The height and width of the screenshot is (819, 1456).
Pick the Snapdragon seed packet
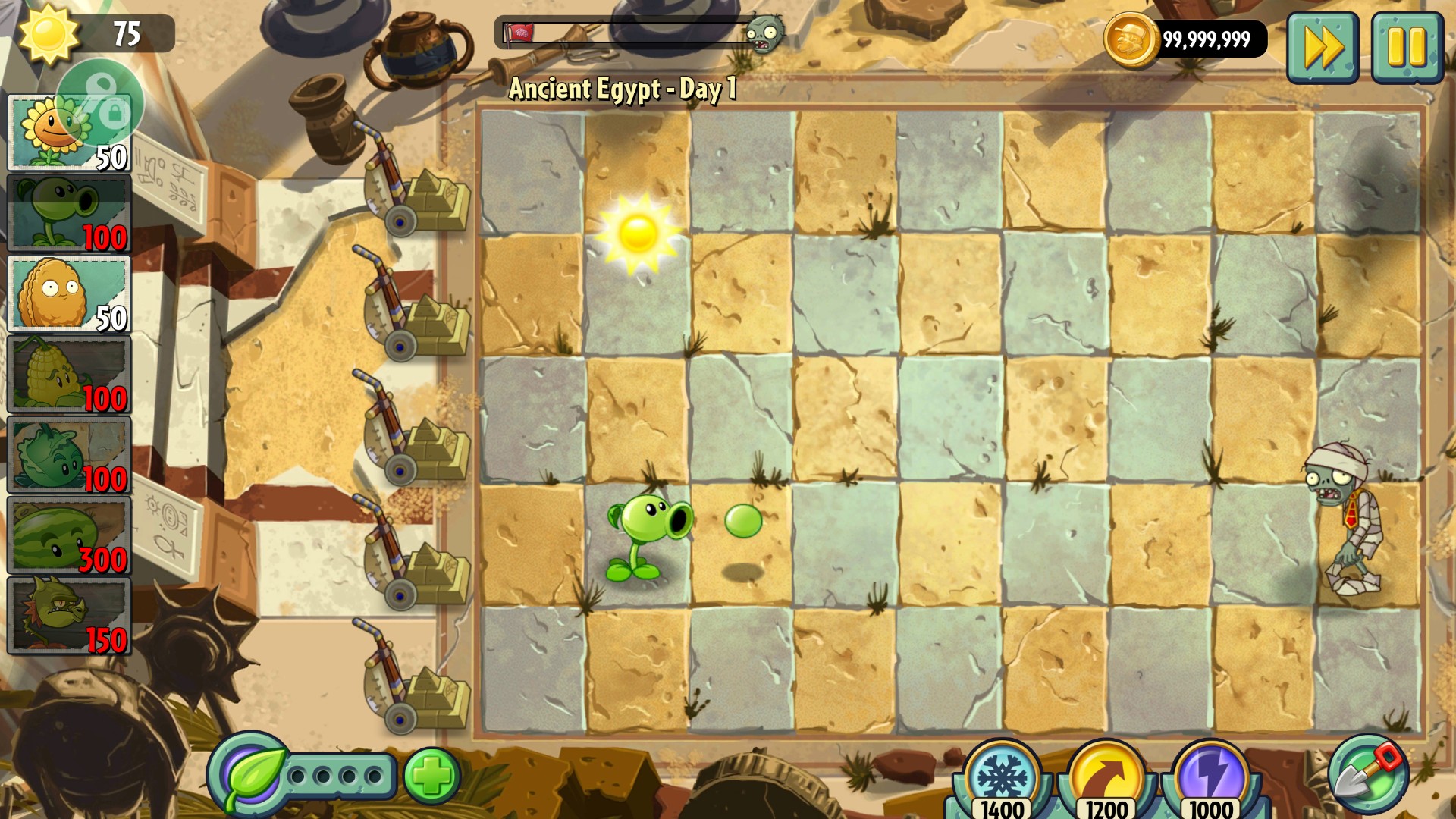[68, 616]
